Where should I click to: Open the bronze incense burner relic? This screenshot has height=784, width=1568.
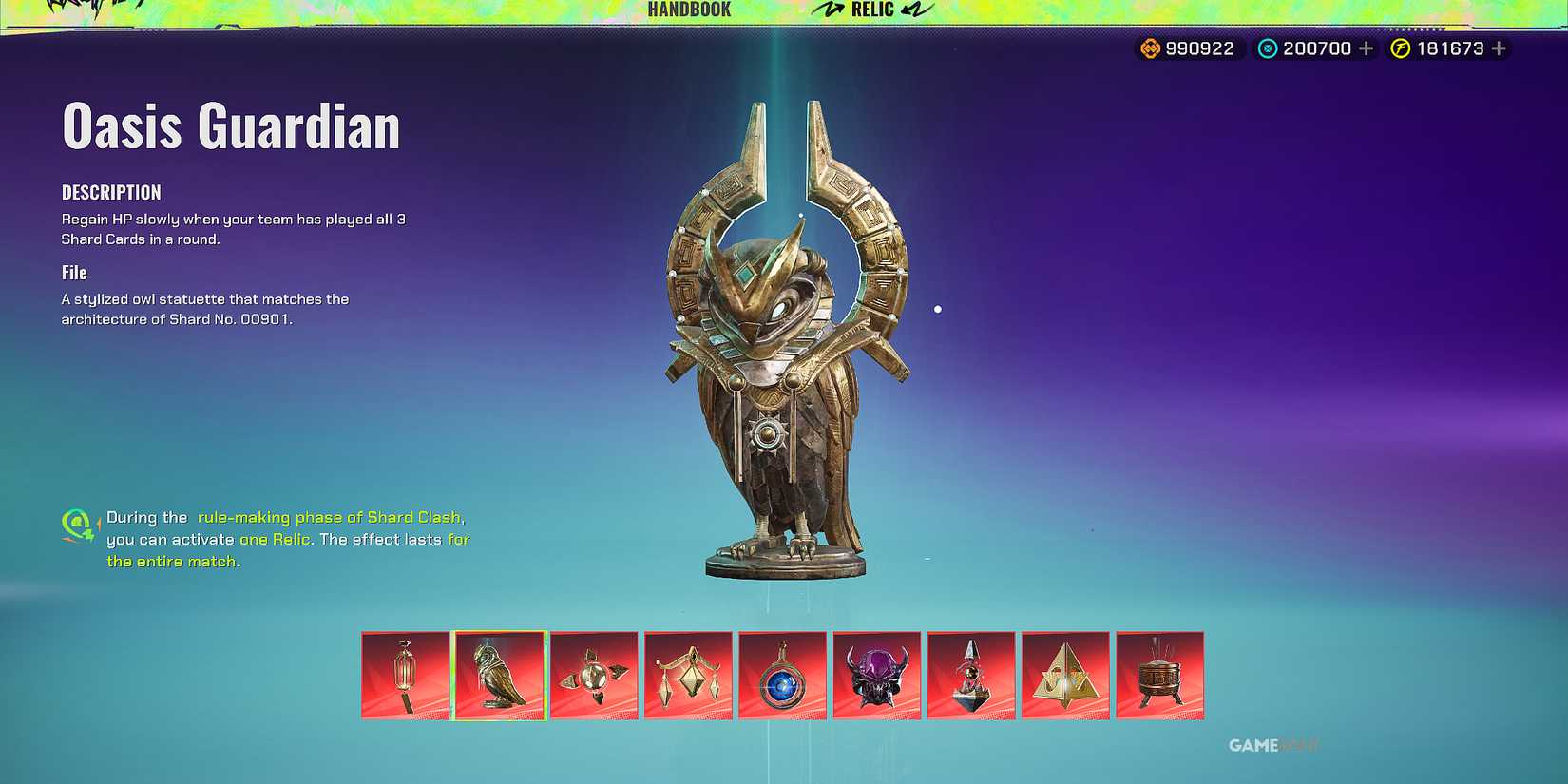pos(1159,676)
